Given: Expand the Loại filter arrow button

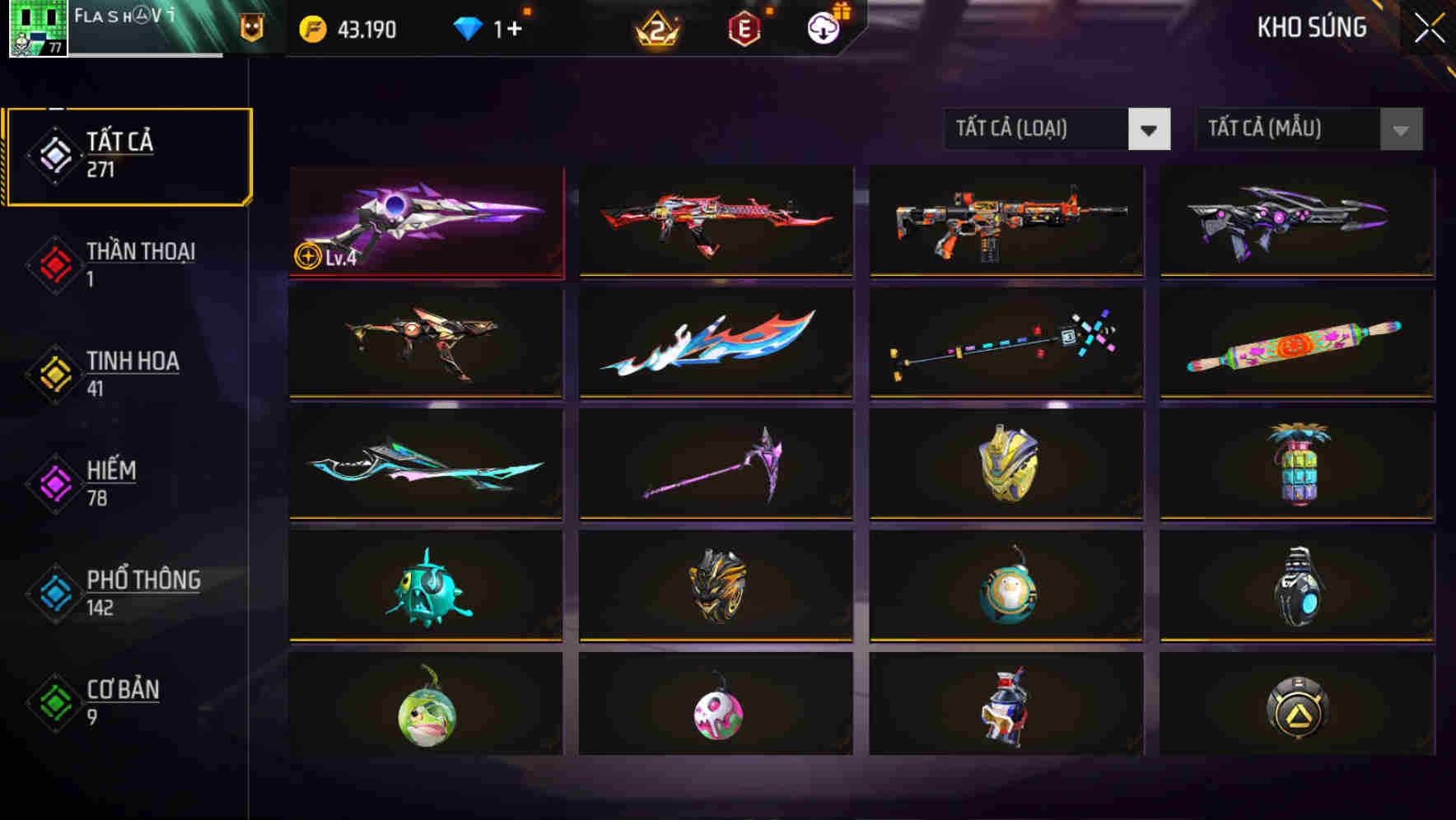Looking at the screenshot, I should pos(1150,129).
